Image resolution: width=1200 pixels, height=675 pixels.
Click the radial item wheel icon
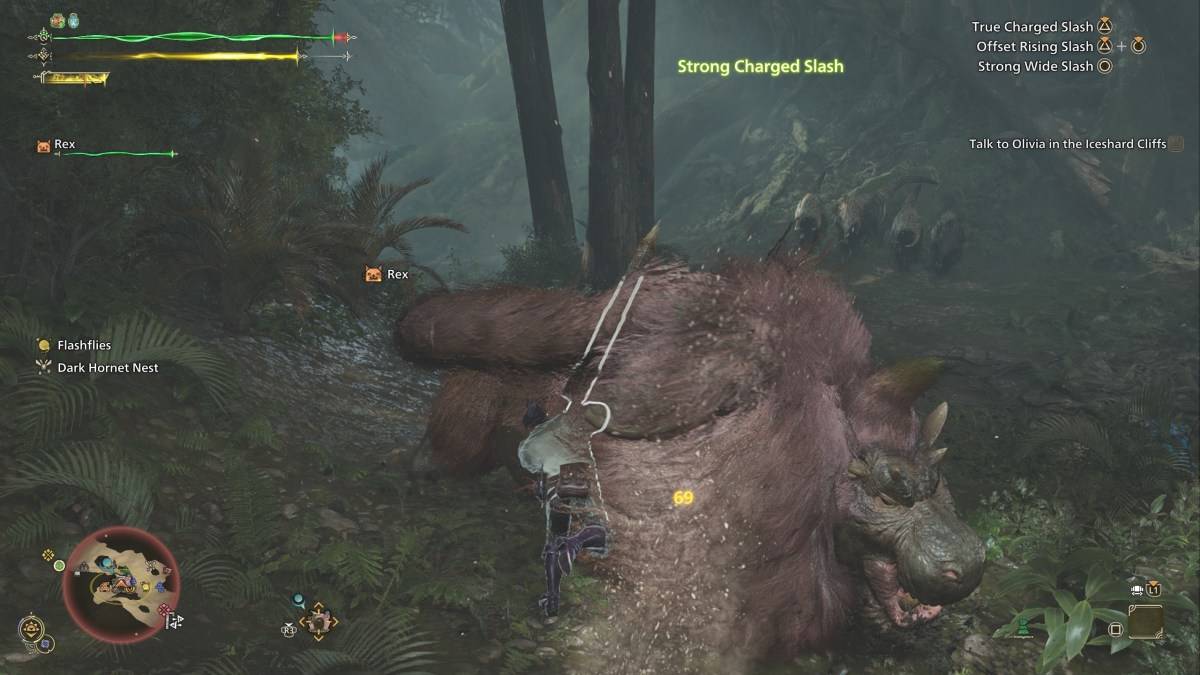(x=318, y=622)
